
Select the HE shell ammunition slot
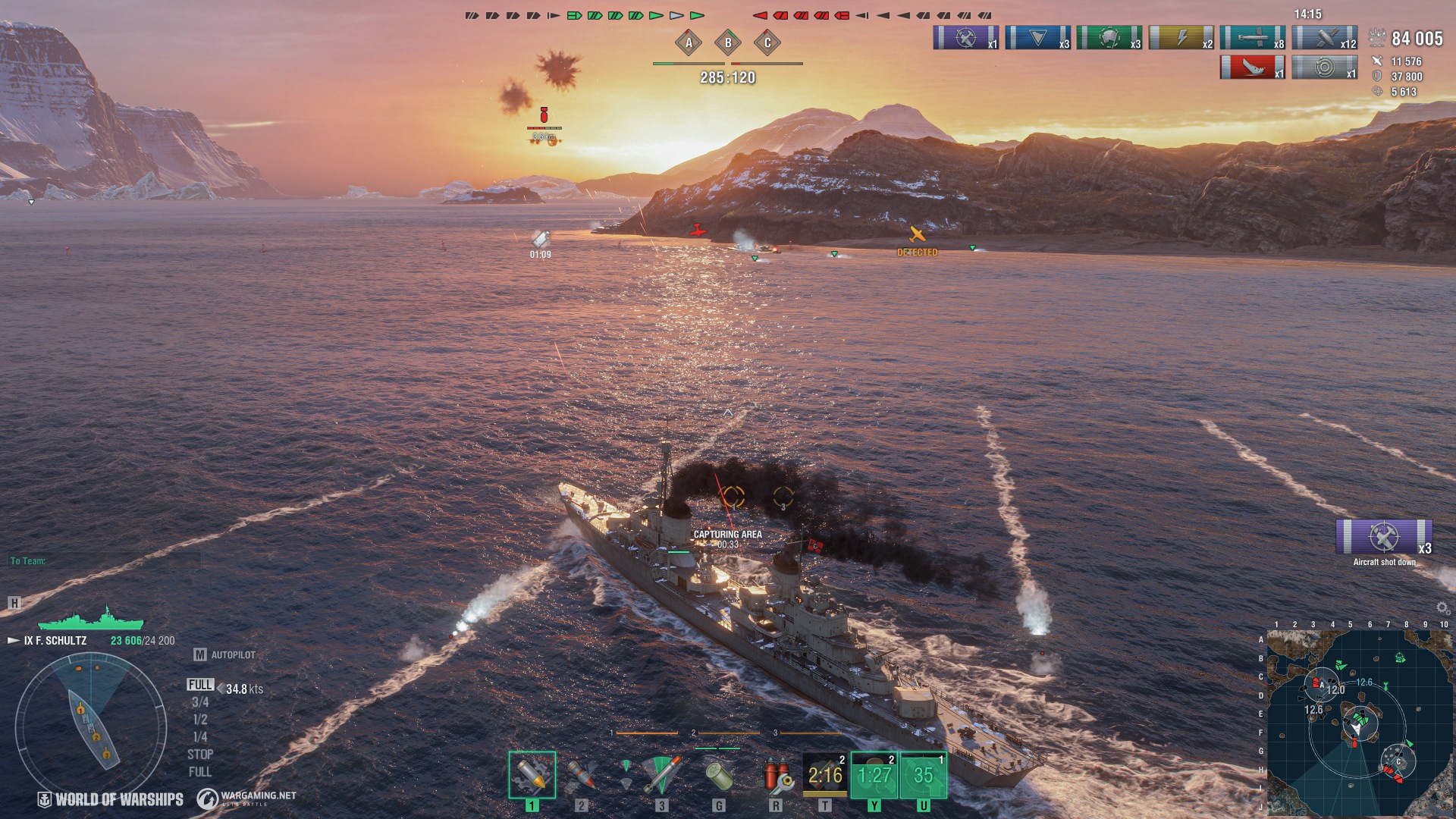point(532,774)
